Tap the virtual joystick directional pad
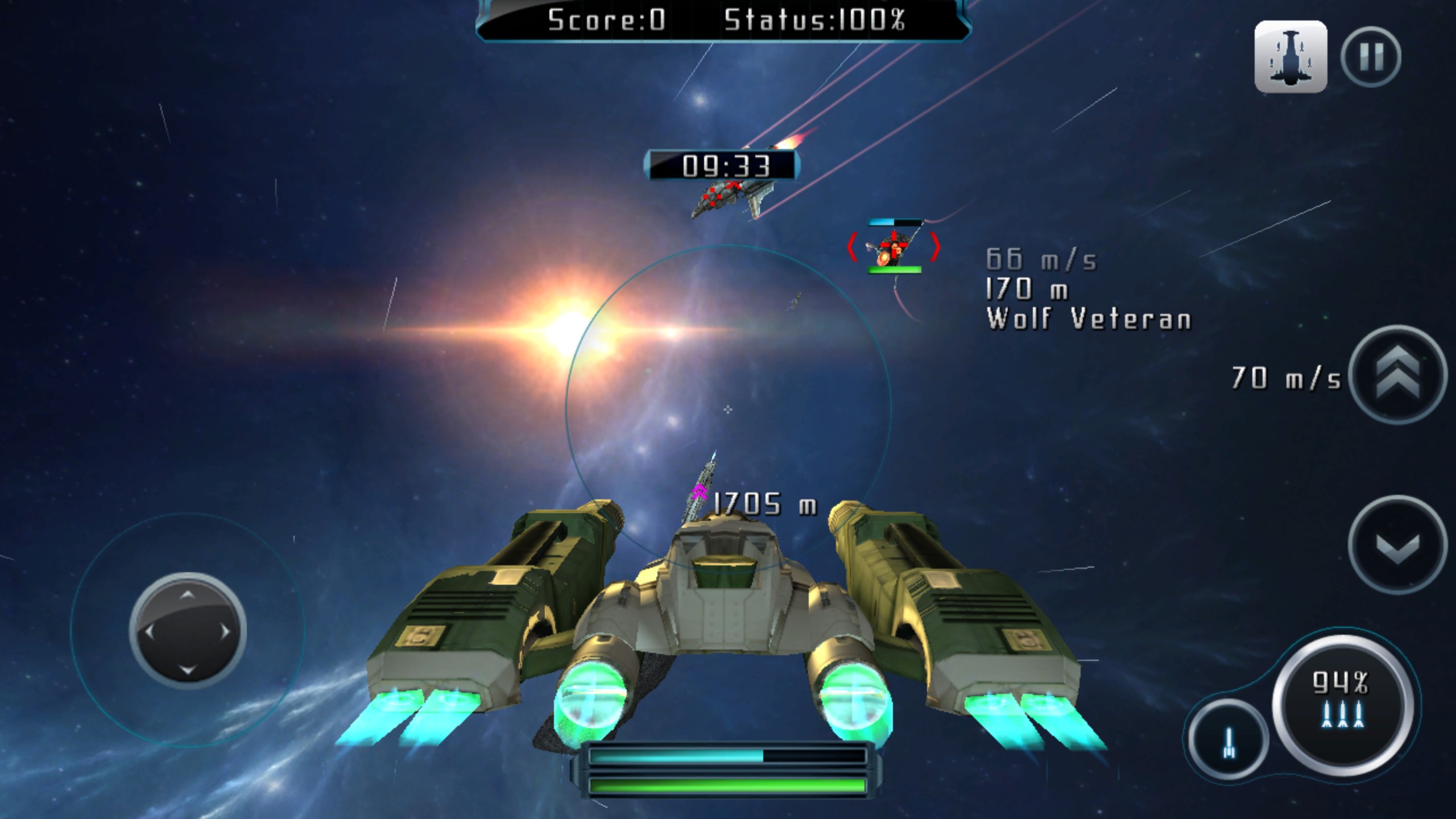1456x819 pixels. pos(188,631)
